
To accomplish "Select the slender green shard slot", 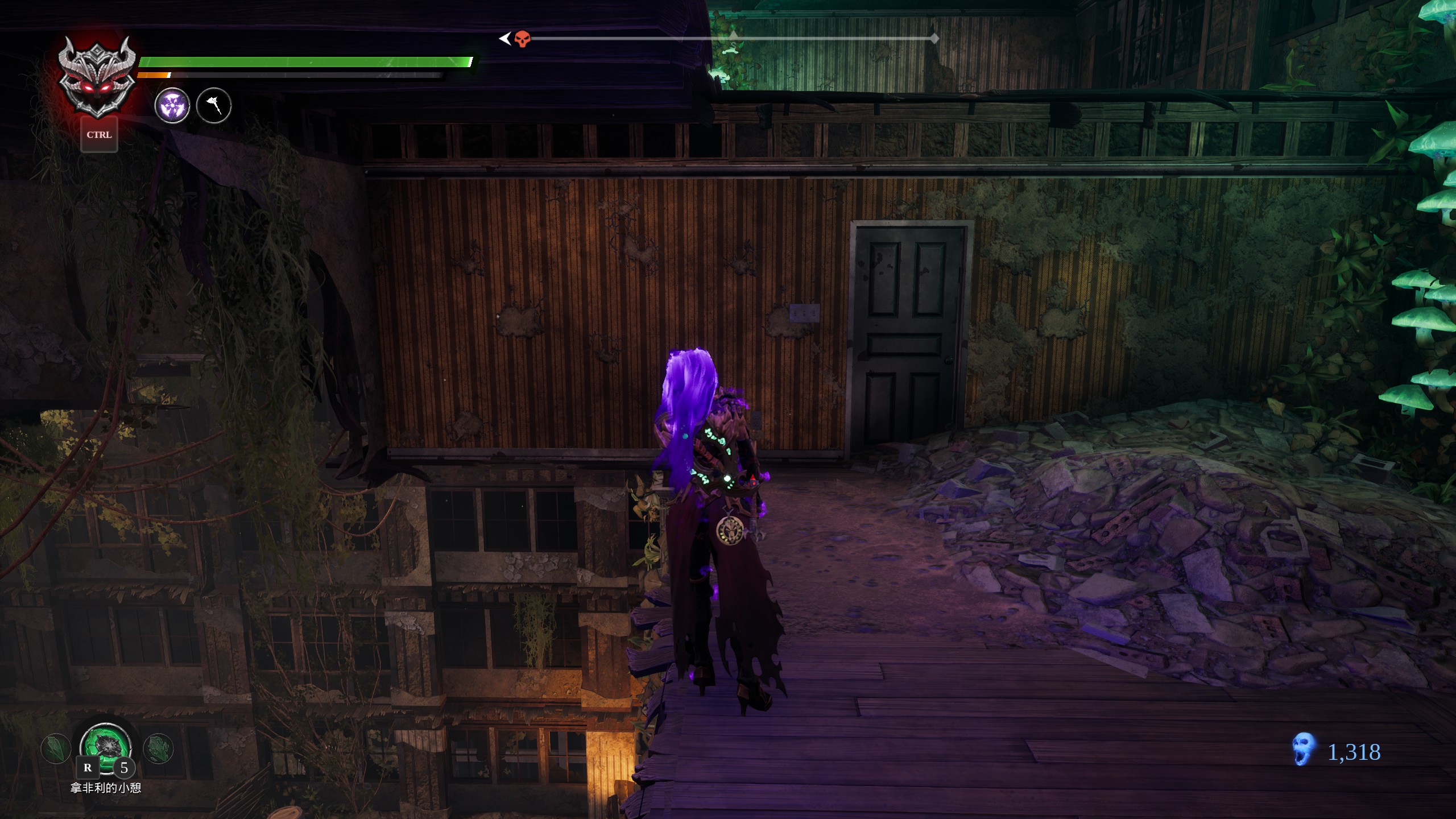I will (x=56, y=748).
